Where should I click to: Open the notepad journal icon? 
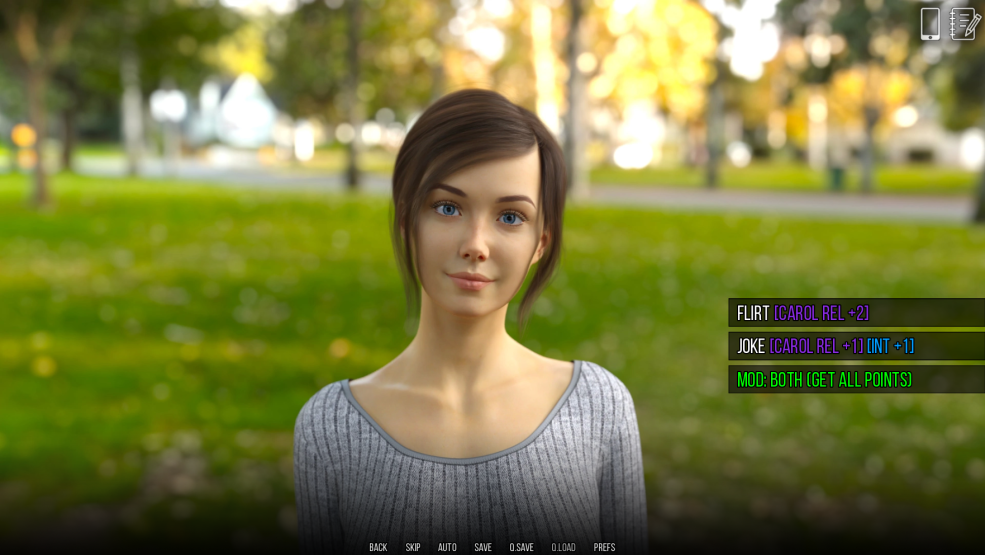tap(964, 23)
